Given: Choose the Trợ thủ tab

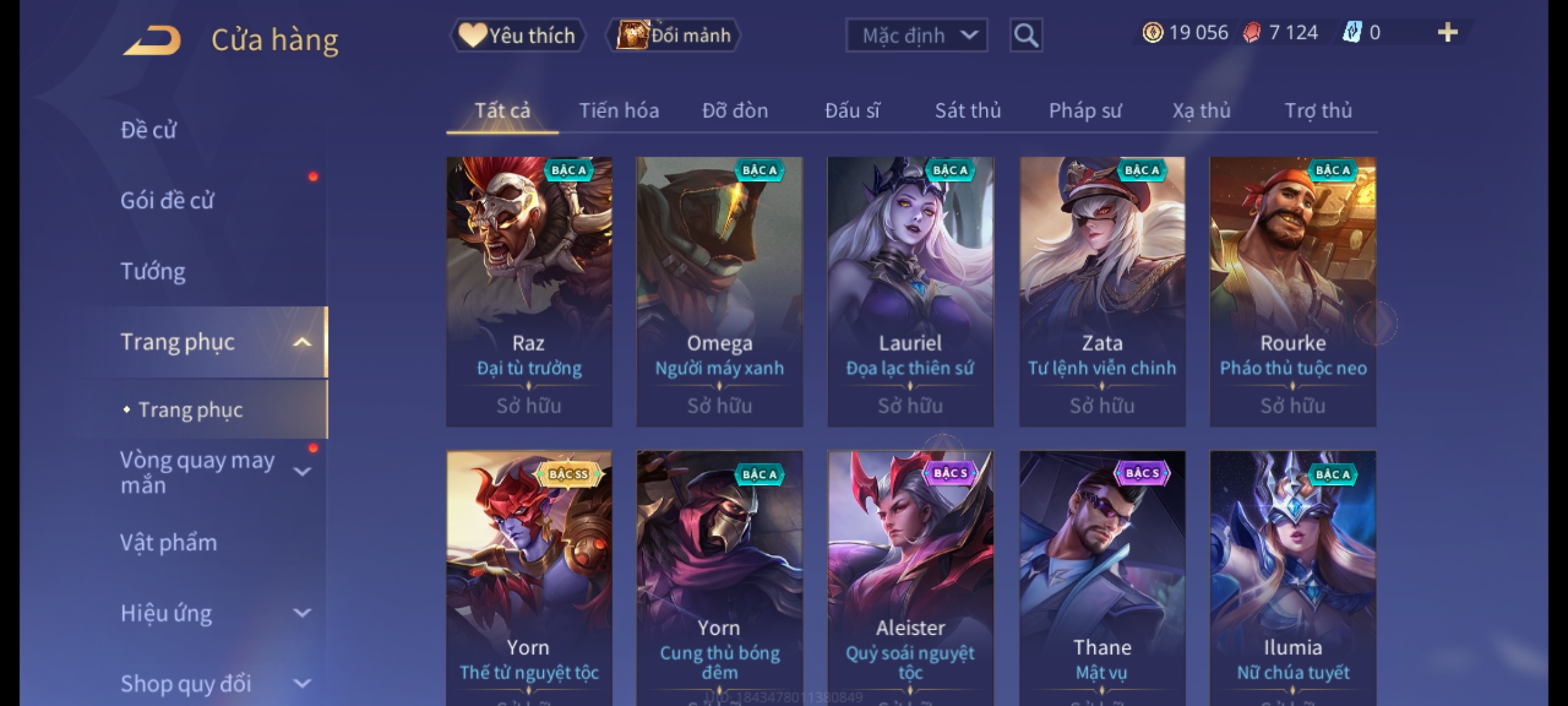Looking at the screenshot, I should 1318,110.
